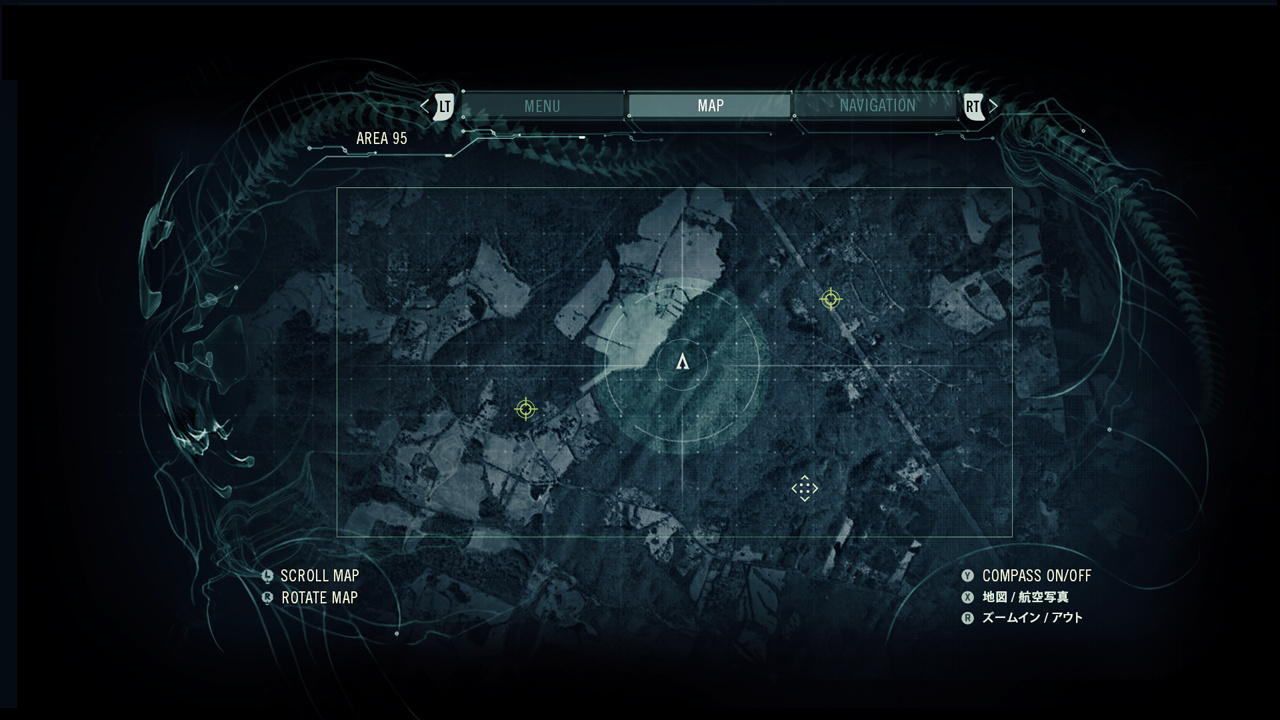Image resolution: width=1280 pixels, height=720 pixels.
Task: Click the left chevron beside LT
Action: pyautogui.click(x=424, y=104)
